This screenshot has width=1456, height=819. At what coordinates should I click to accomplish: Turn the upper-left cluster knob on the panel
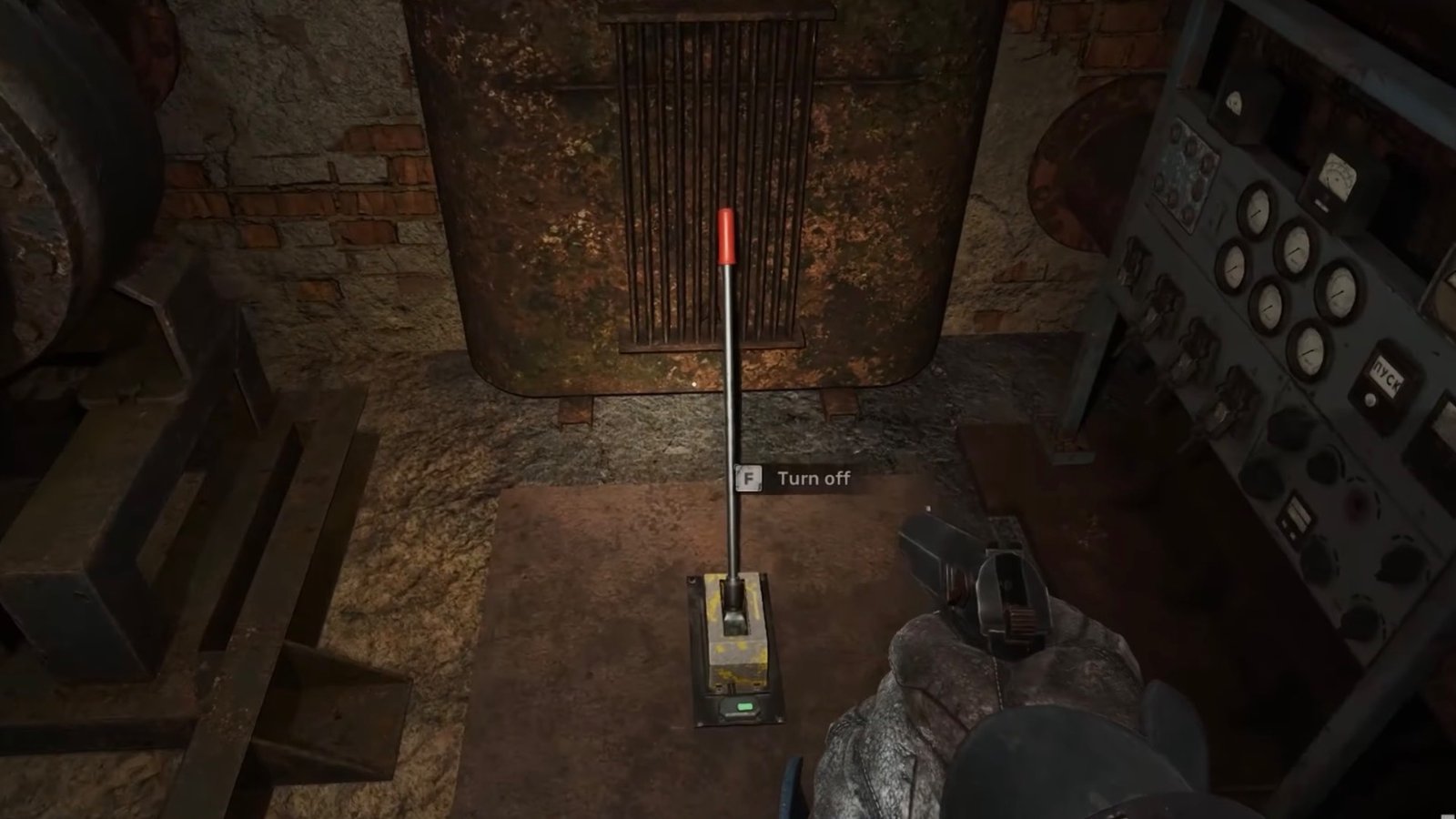coord(1184,177)
